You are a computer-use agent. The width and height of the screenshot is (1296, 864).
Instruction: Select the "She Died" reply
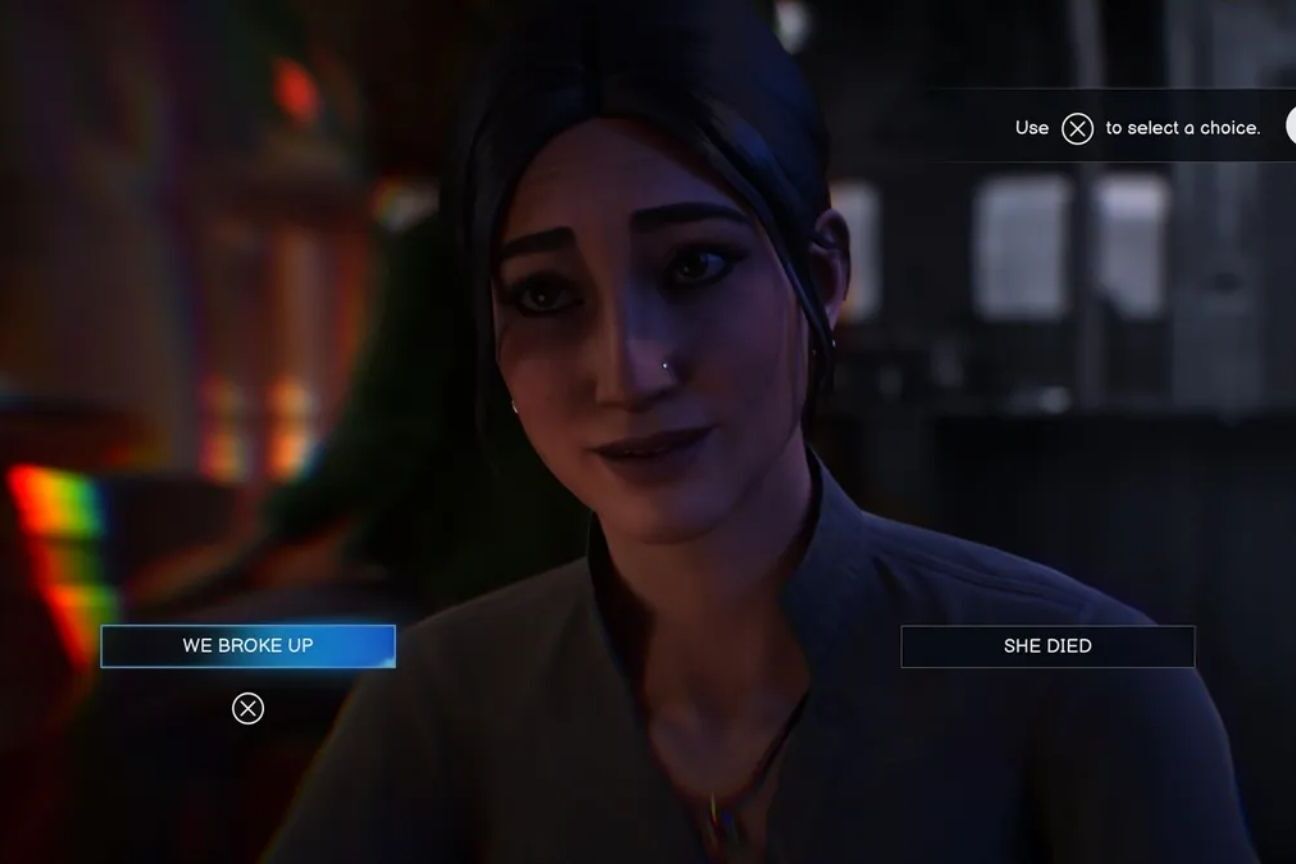click(x=1047, y=646)
